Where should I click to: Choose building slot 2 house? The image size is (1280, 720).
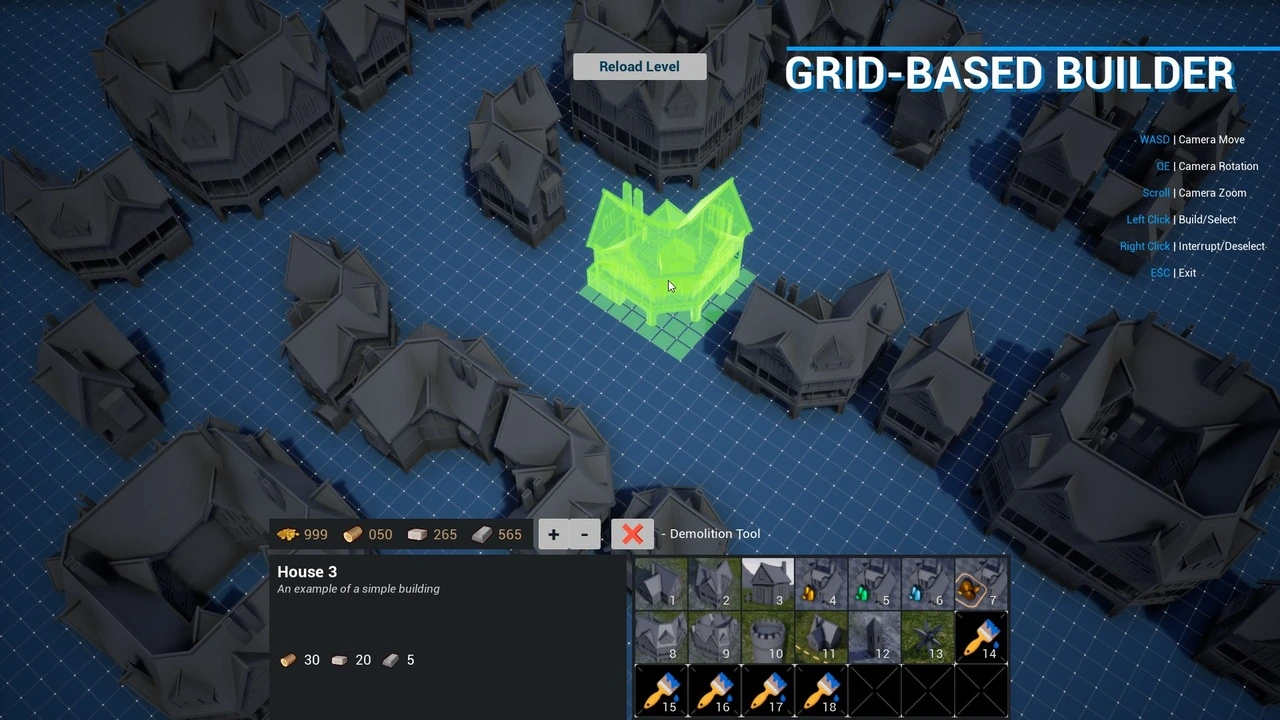pos(714,584)
